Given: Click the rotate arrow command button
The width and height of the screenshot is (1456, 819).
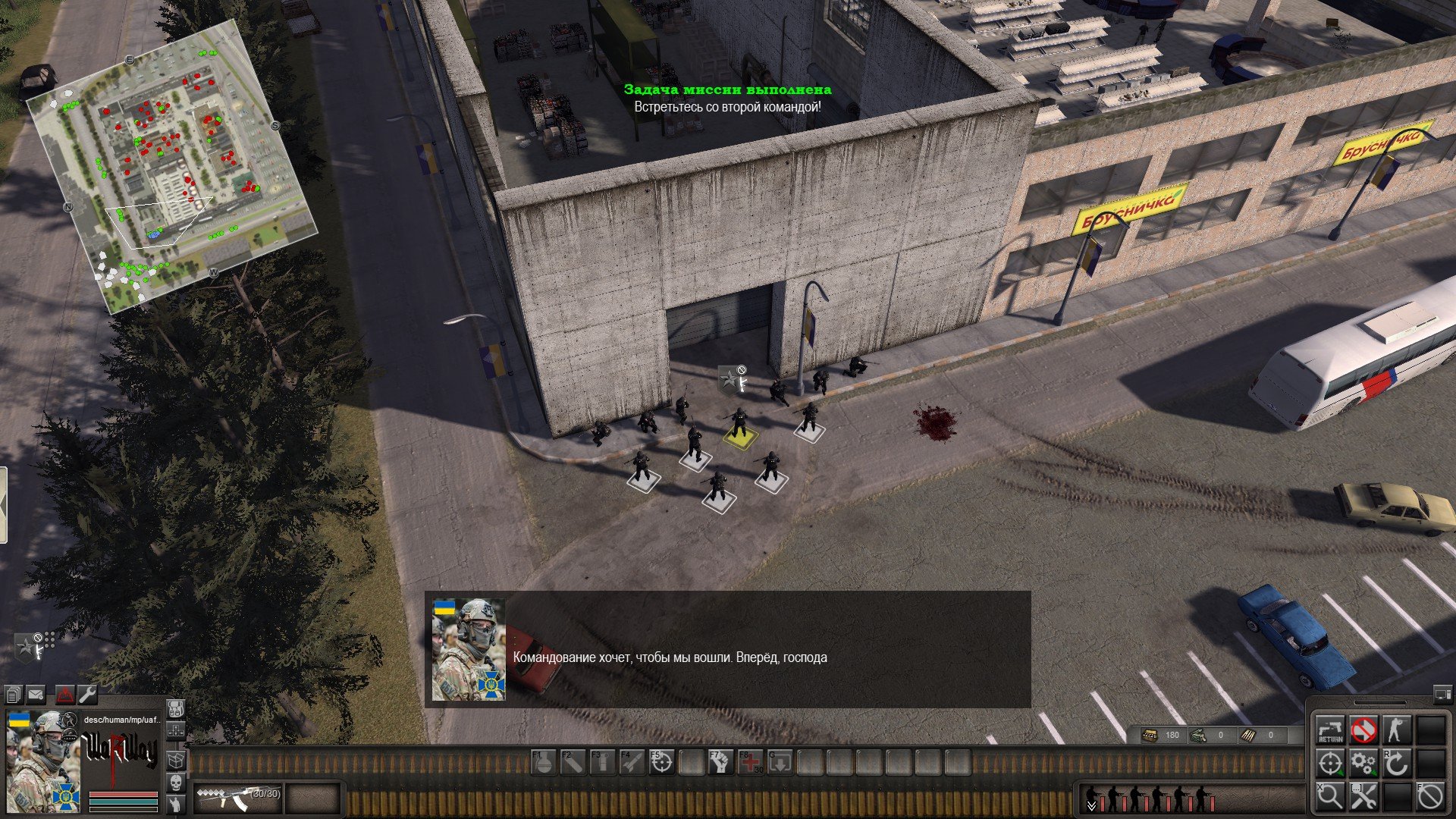Looking at the screenshot, I should 1397,764.
